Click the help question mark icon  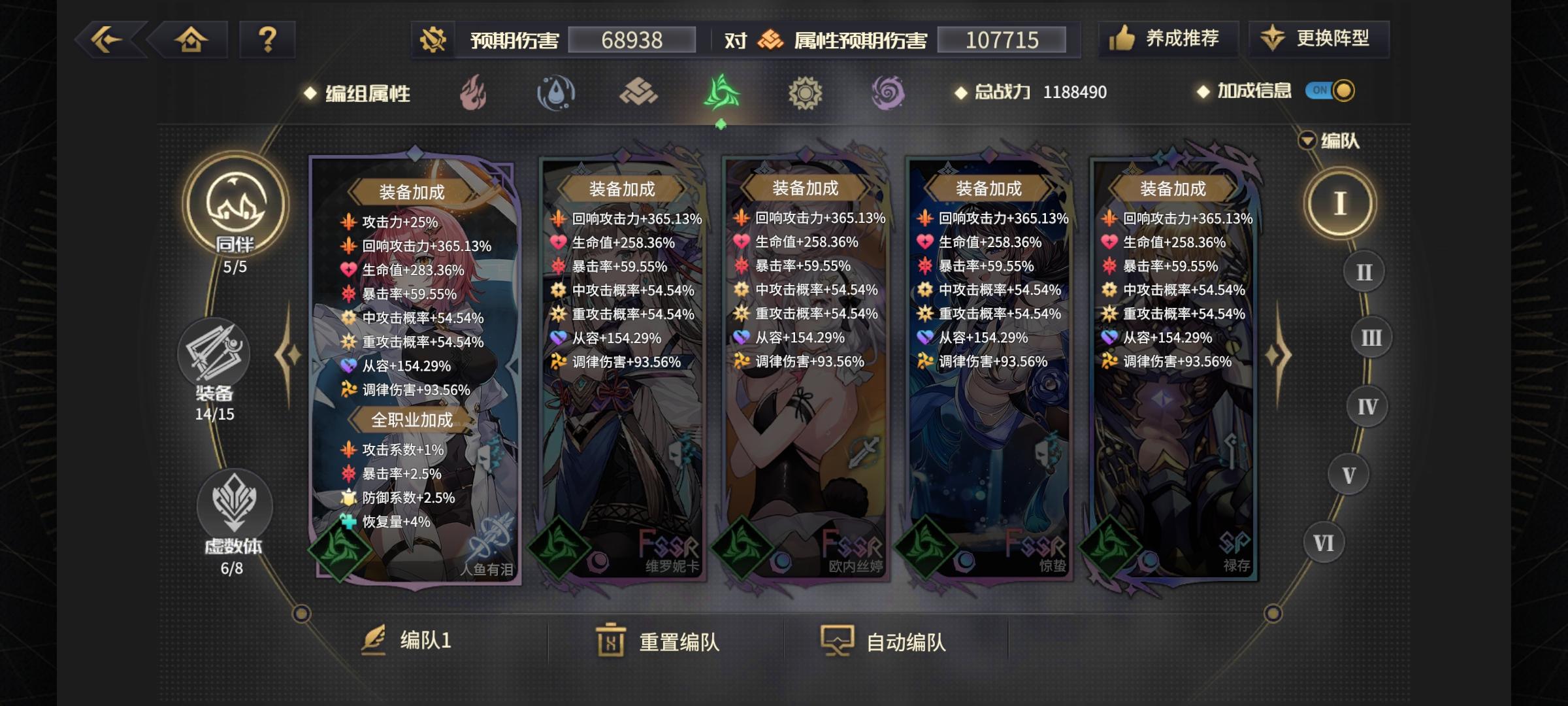(267, 40)
